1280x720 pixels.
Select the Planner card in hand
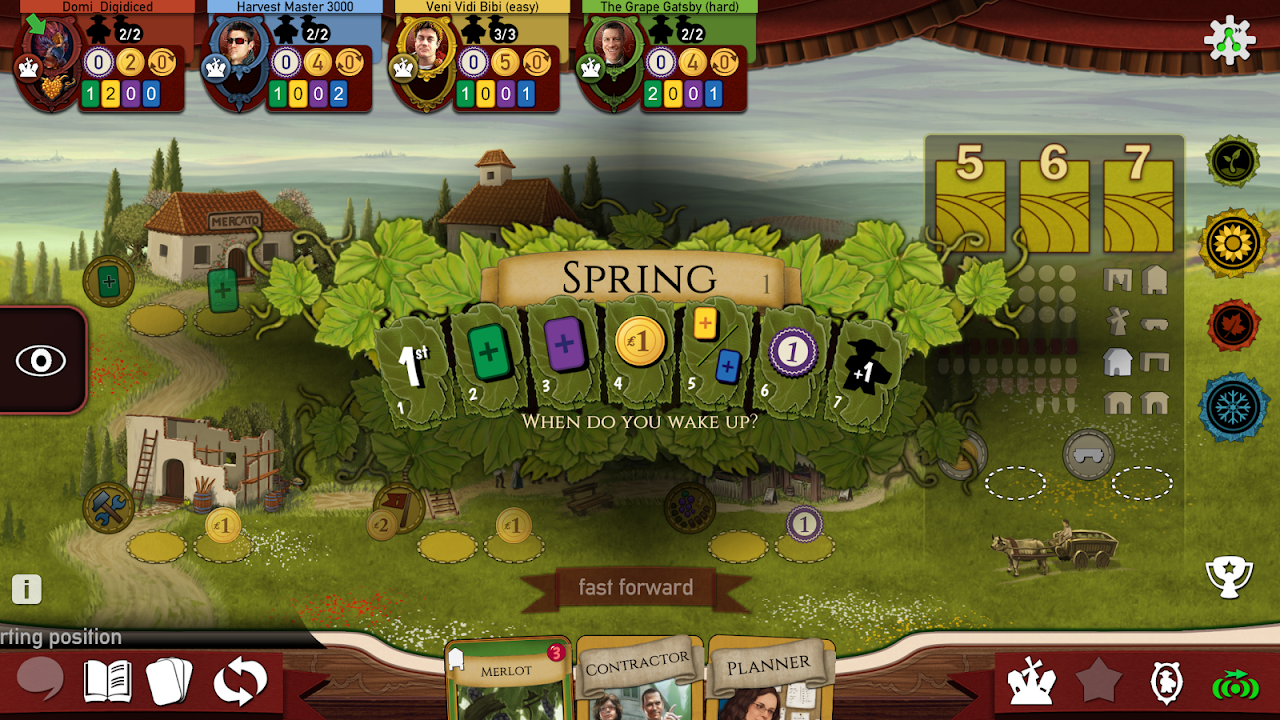click(769, 682)
